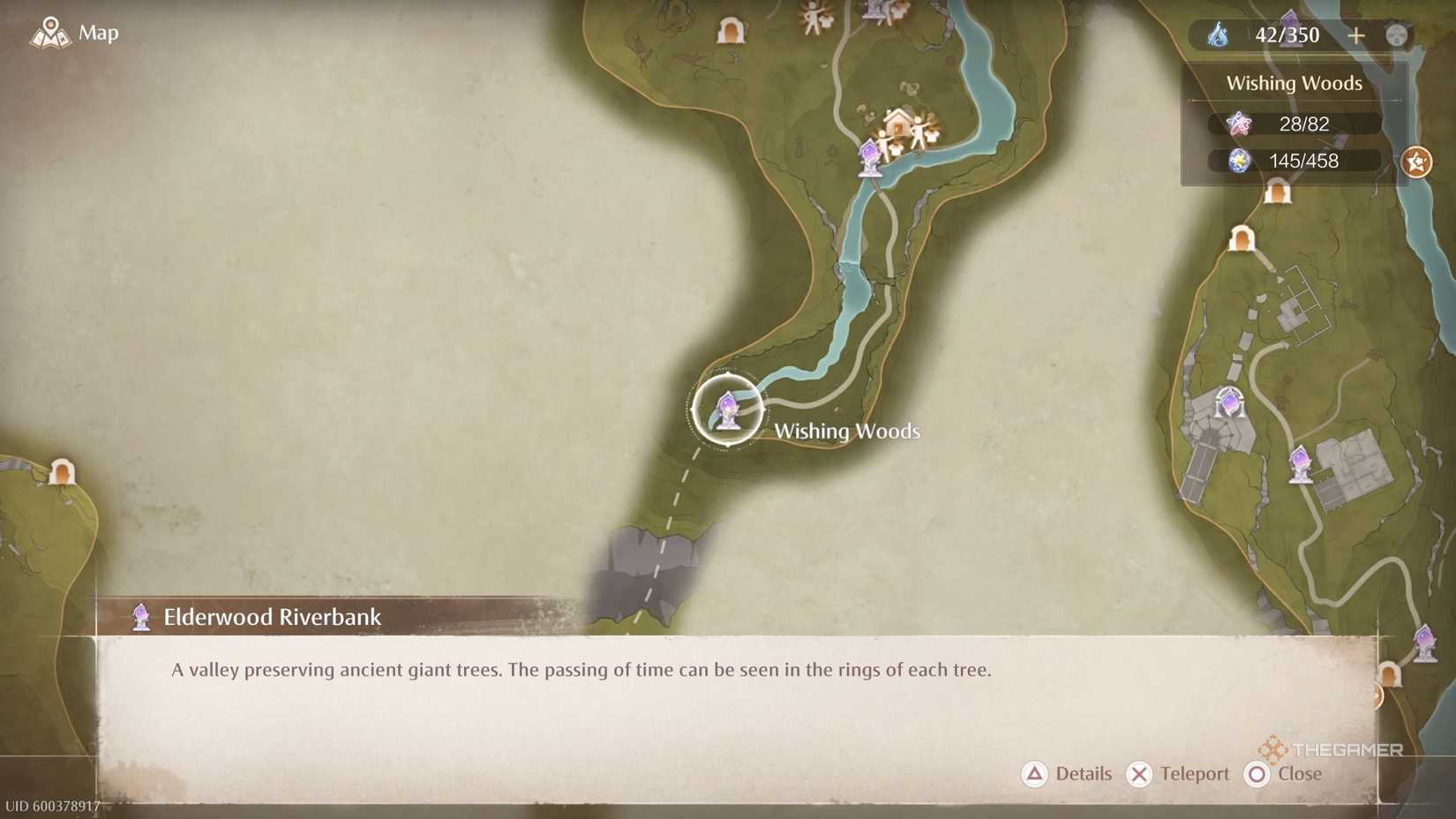Select the Wishing Woods map label
Viewport: 1456px width, 819px height.
847,431
